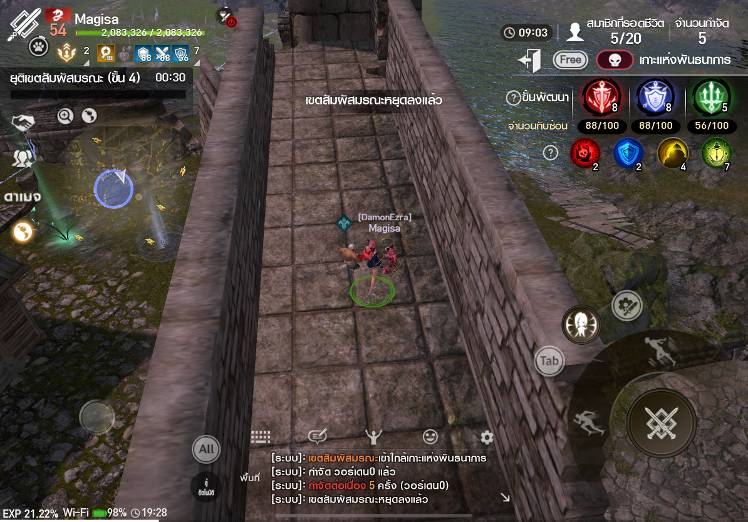Zoom the minimap with magnifier icon
The width and height of the screenshot is (748, 522).
pos(65,116)
